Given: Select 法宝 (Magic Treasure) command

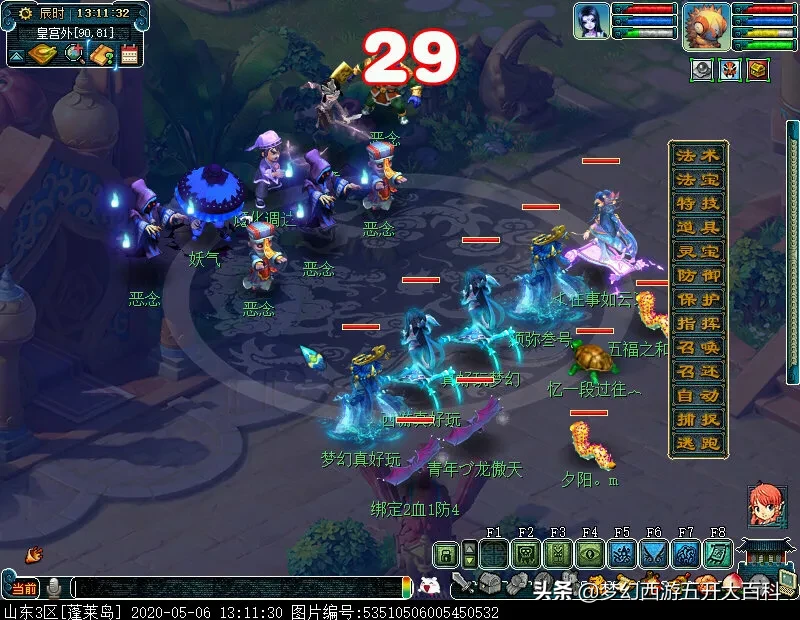Looking at the screenshot, I should 698,179.
